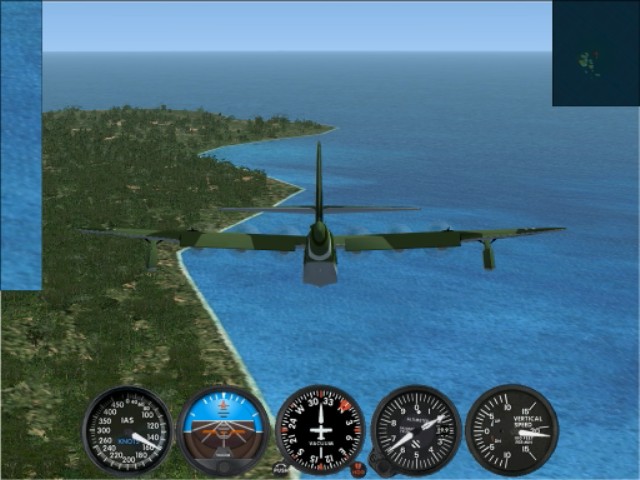Open the minimap in the corner
The width and height of the screenshot is (640, 480).
(595, 53)
